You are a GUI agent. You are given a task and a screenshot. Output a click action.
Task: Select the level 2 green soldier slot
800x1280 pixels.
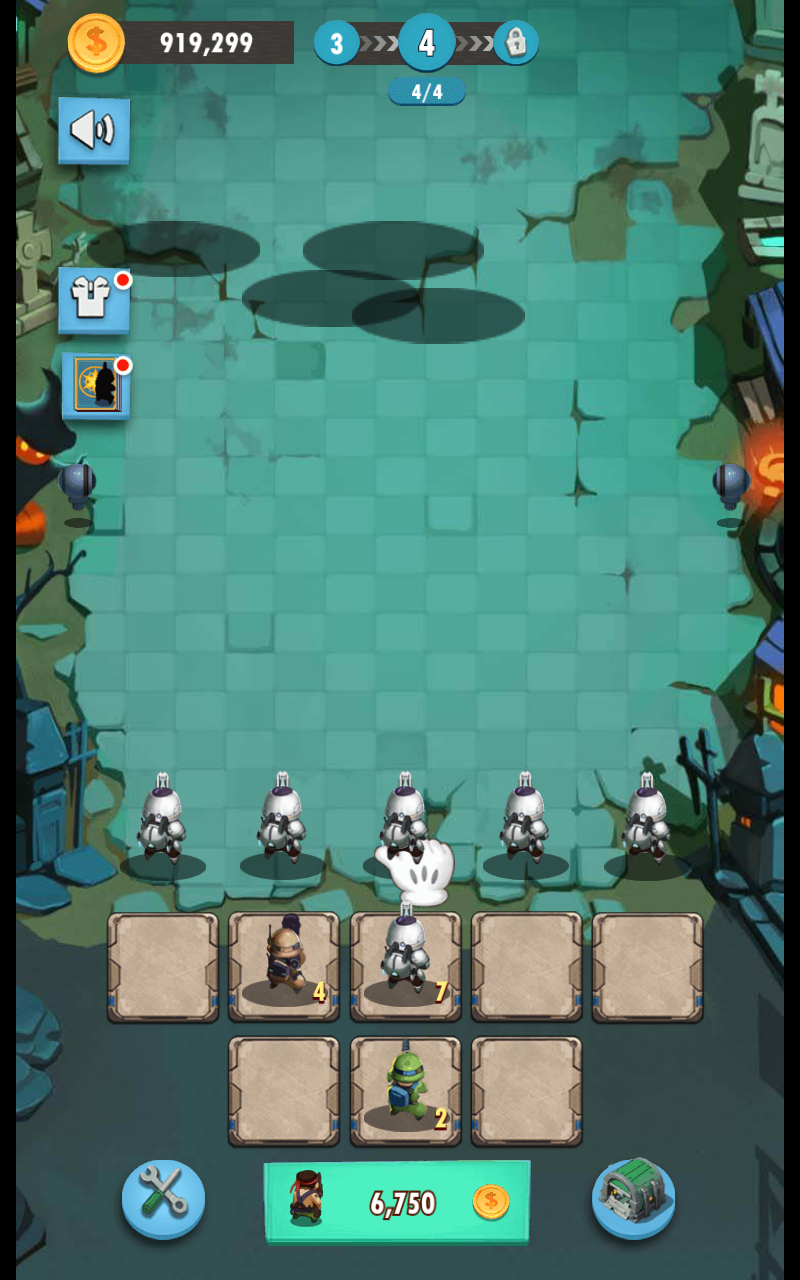click(405, 1090)
